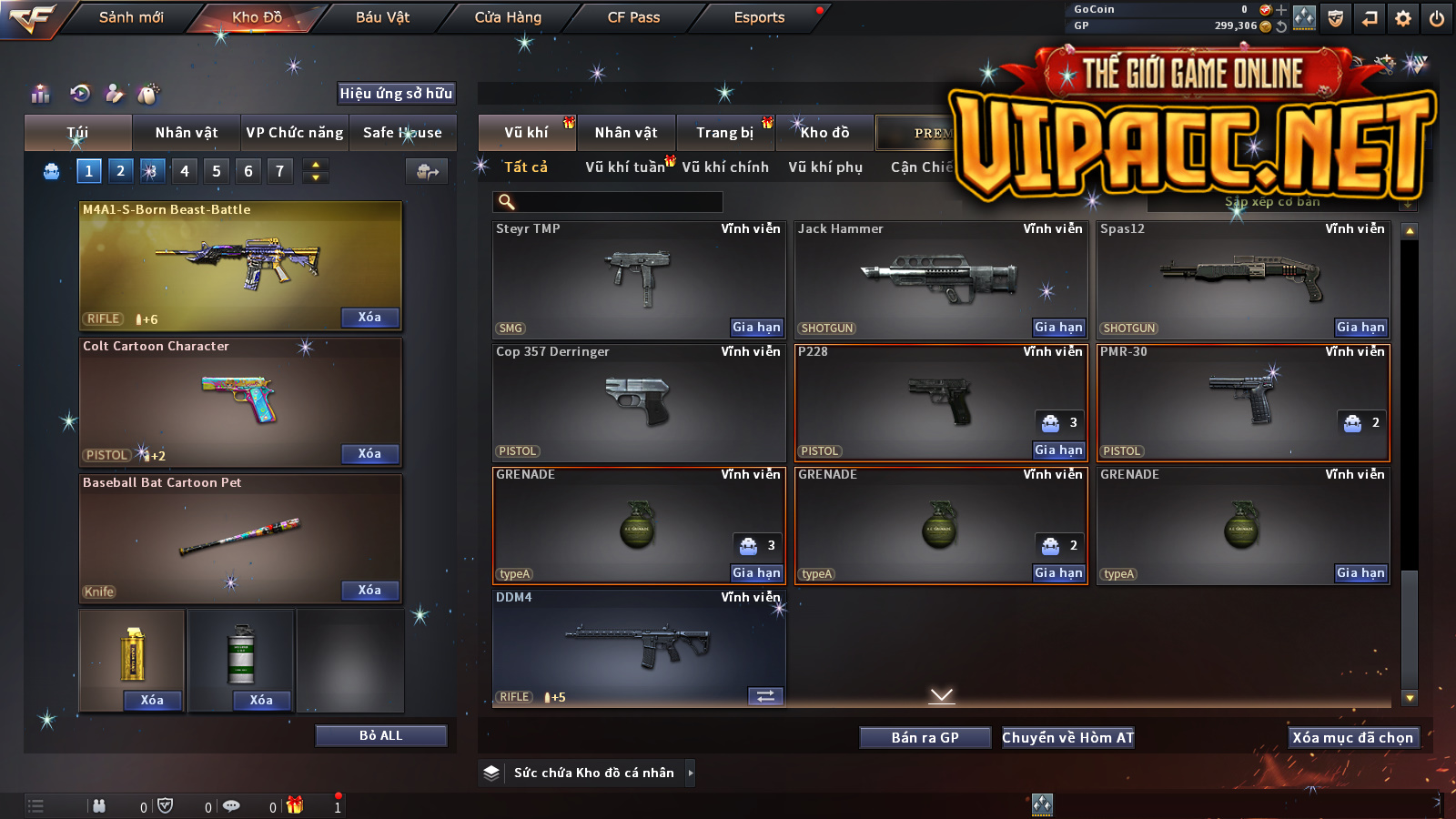Go to the CF Pass page
Screen dimensions: 1456x819
tap(633, 17)
